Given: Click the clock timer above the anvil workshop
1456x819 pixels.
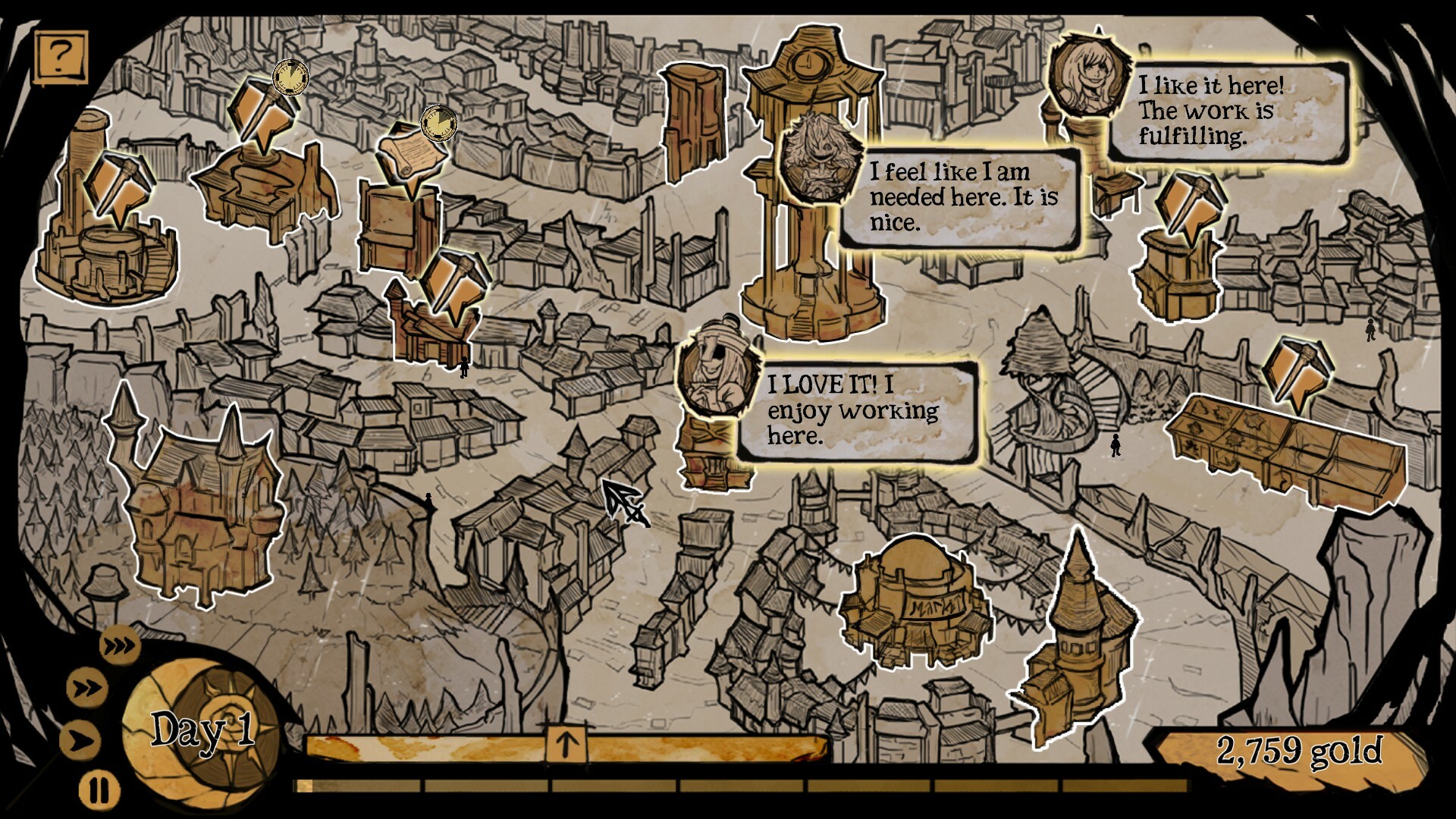Looking at the screenshot, I should pos(290,79).
